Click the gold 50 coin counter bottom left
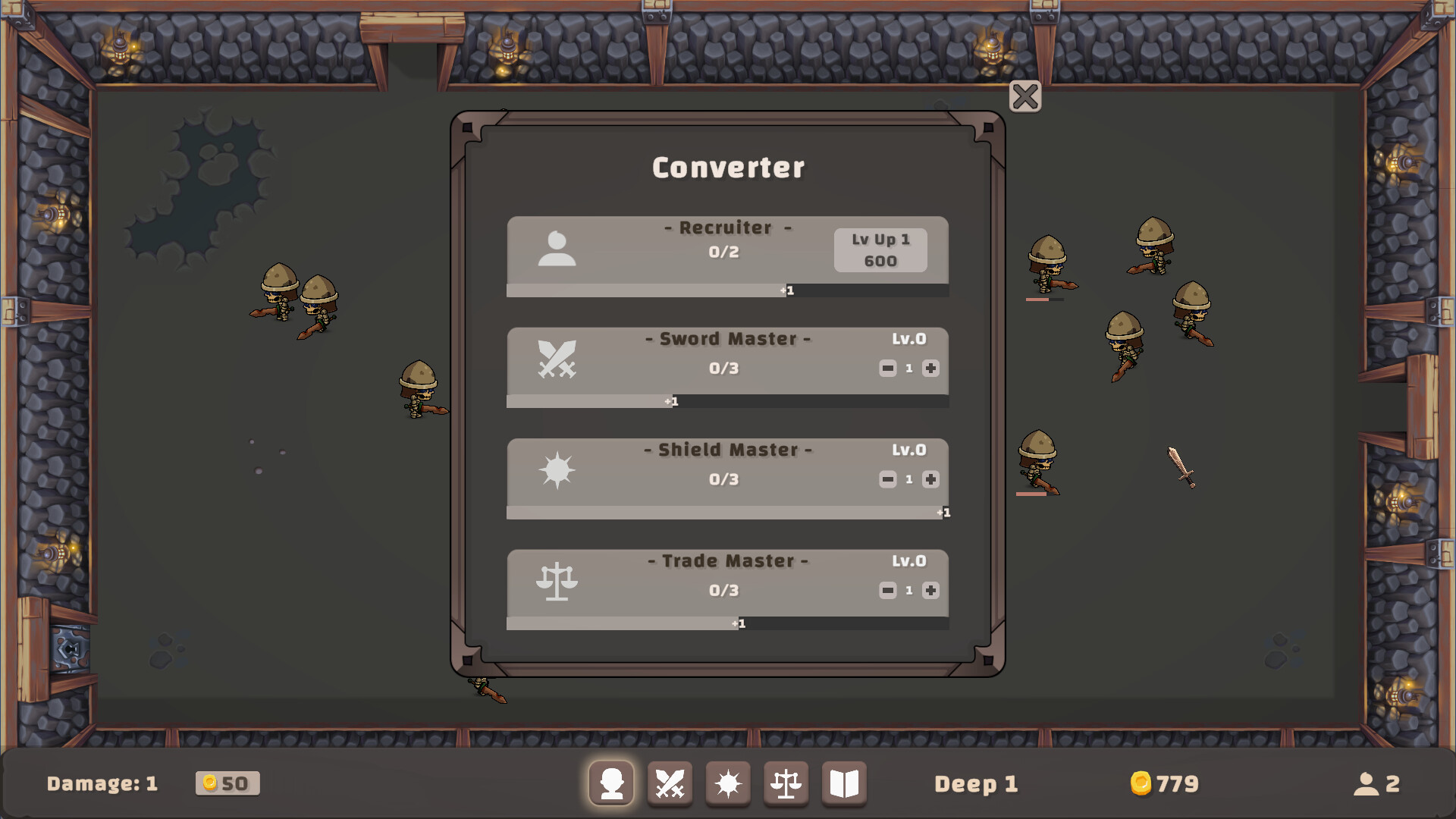The width and height of the screenshot is (1456, 819). (x=227, y=784)
